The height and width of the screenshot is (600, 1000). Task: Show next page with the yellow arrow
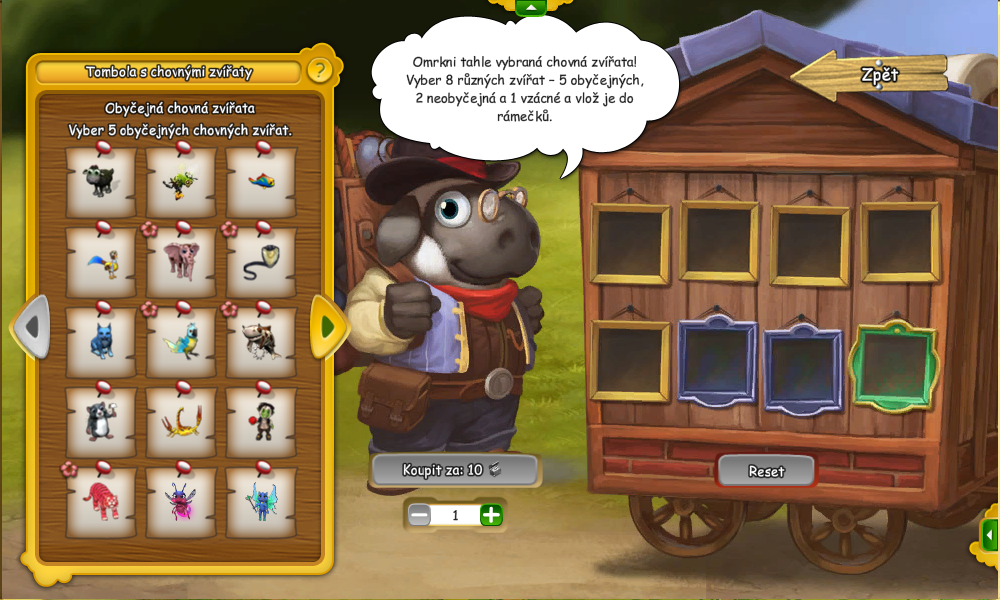327,326
